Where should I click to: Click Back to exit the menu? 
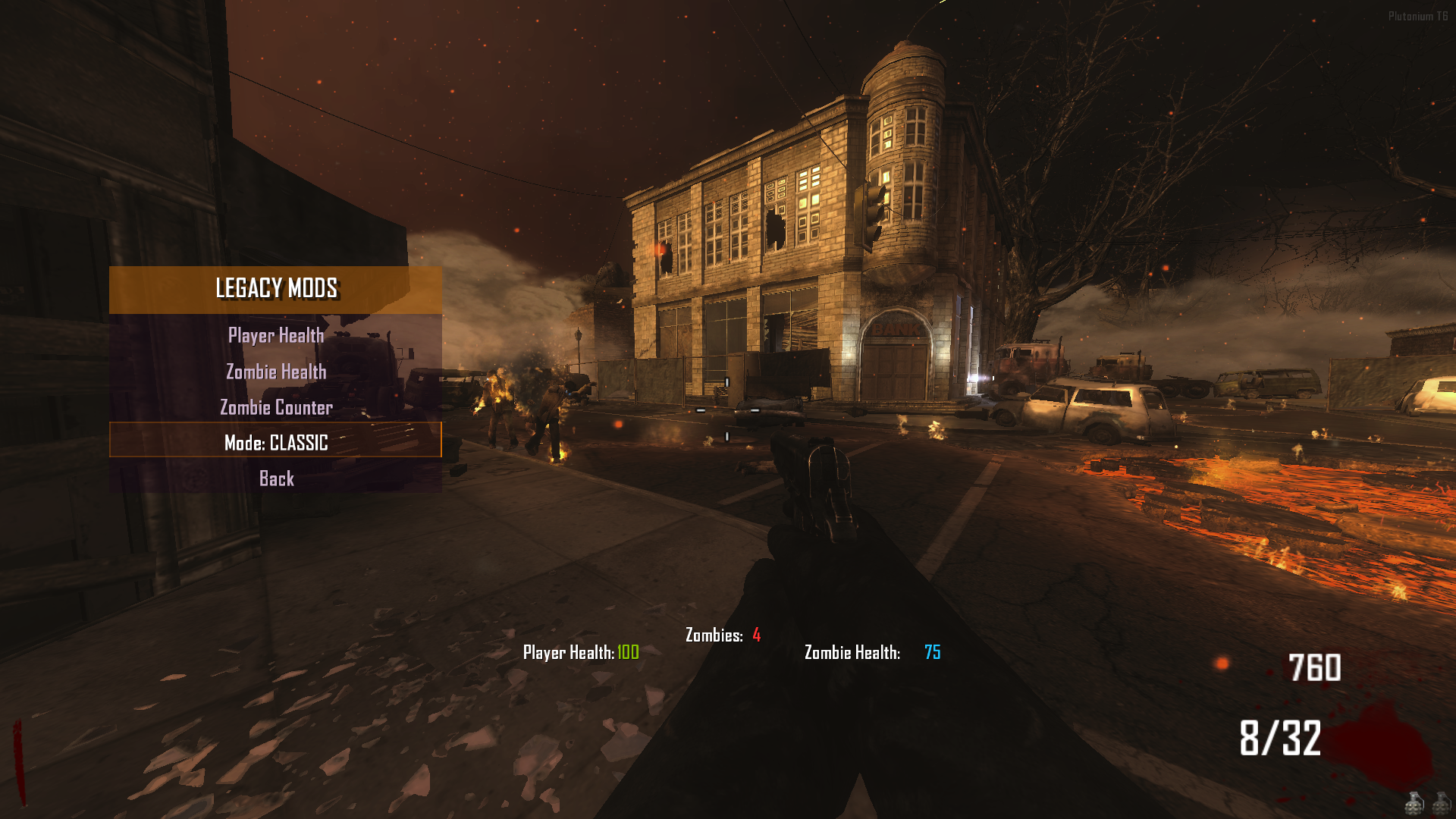[x=276, y=479]
